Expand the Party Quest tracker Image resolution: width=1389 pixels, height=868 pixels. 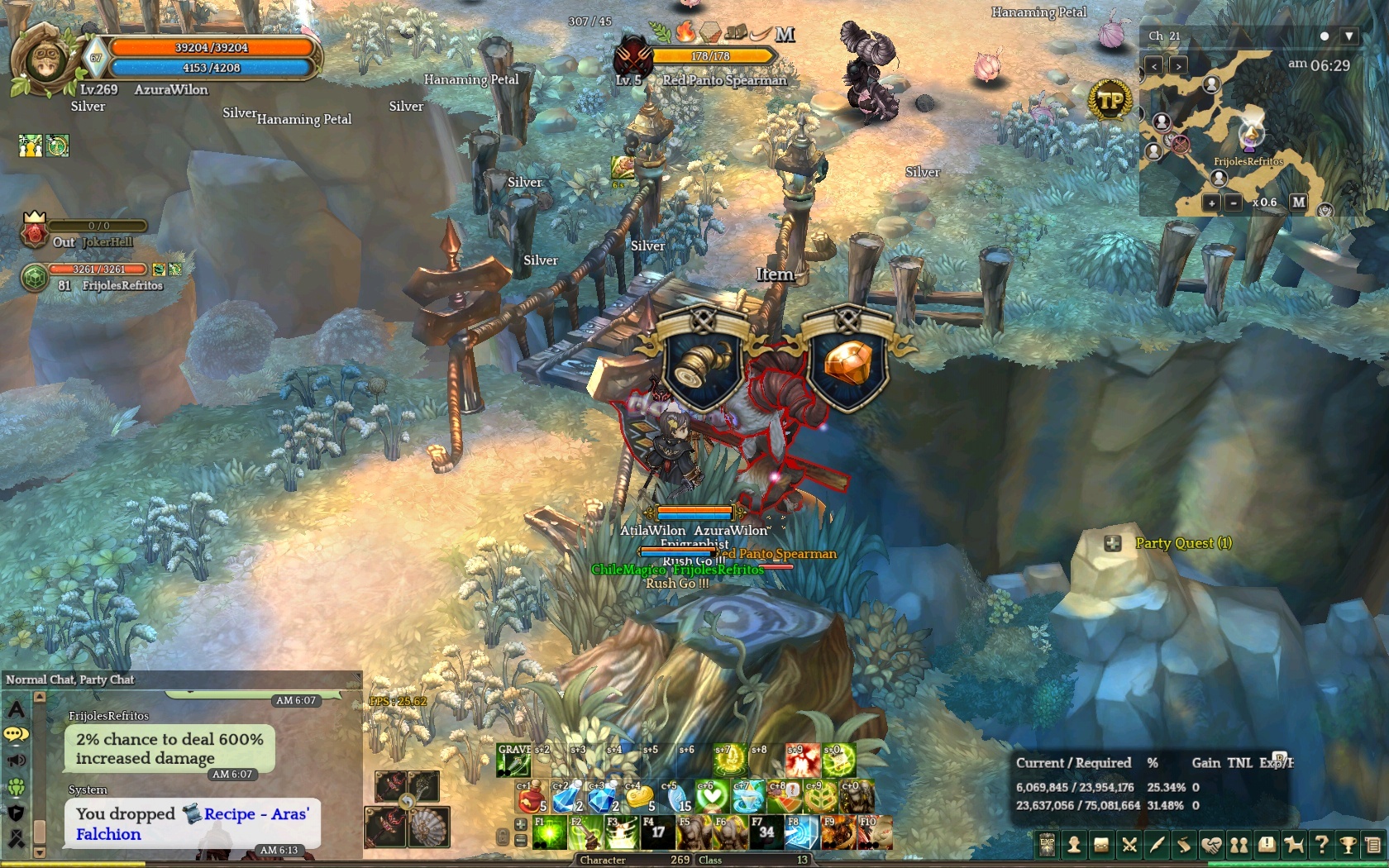(1113, 543)
